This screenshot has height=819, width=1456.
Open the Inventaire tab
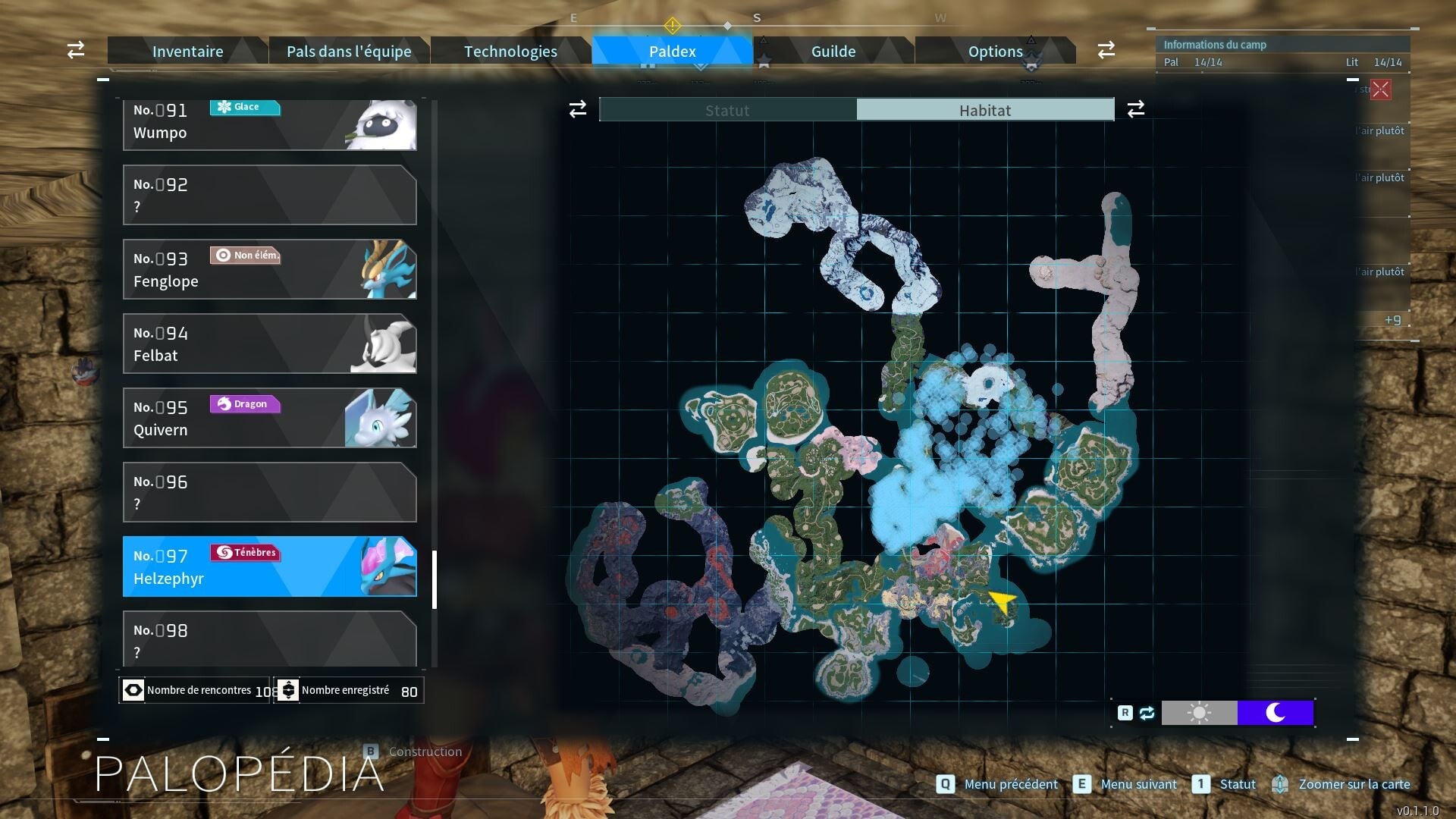187,52
